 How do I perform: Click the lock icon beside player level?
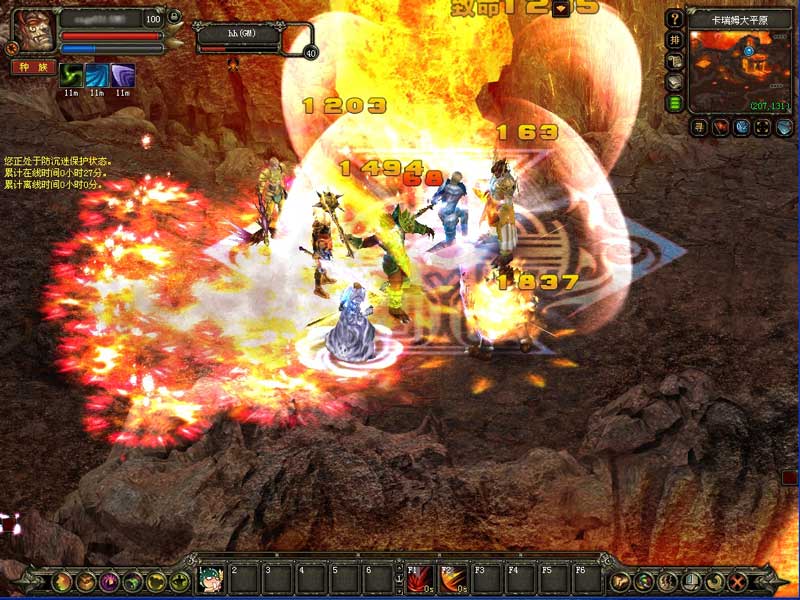point(174,17)
